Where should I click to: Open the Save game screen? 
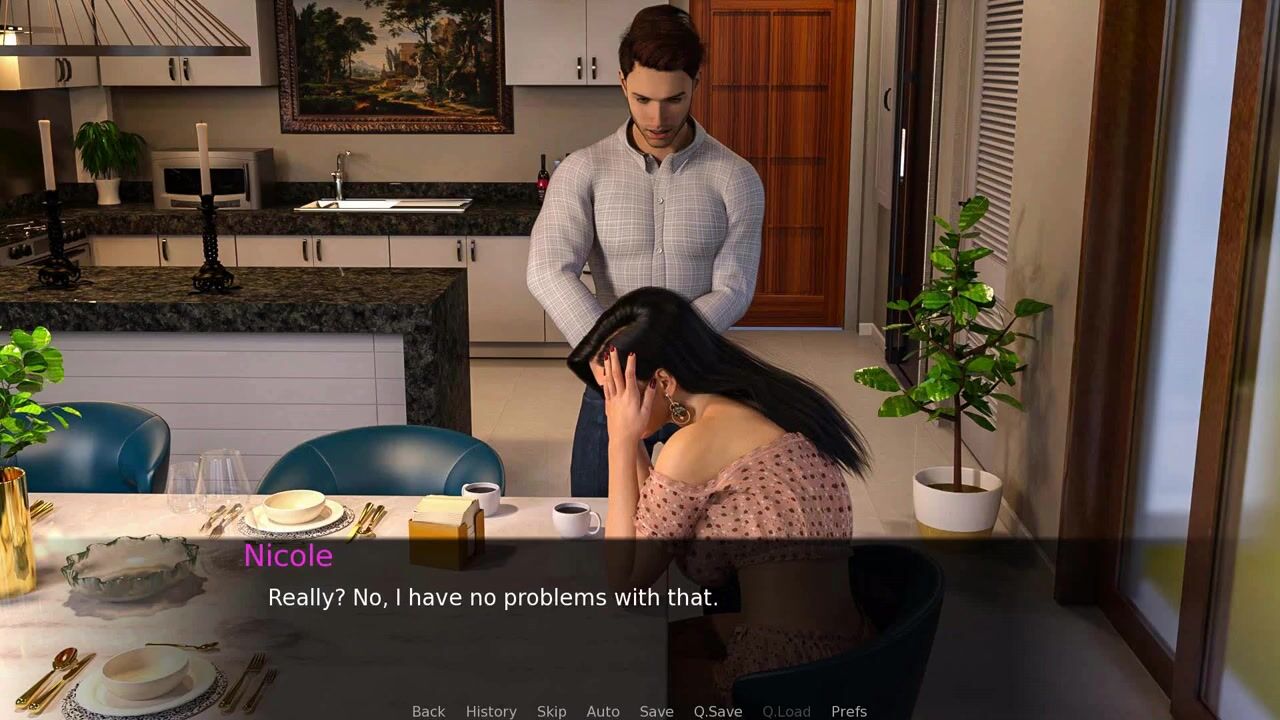click(x=656, y=711)
